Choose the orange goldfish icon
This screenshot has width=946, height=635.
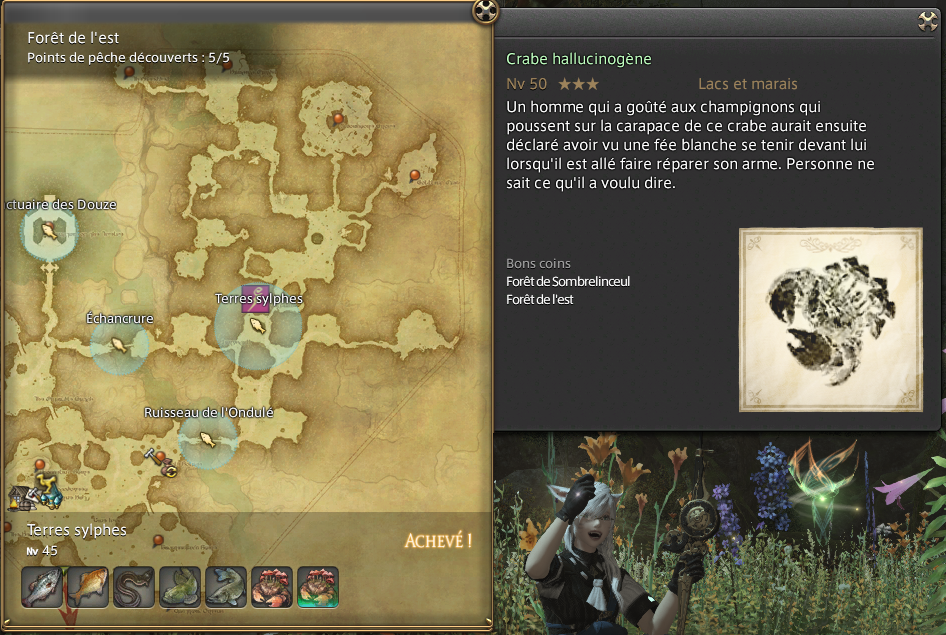pyautogui.click(x=87, y=587)
